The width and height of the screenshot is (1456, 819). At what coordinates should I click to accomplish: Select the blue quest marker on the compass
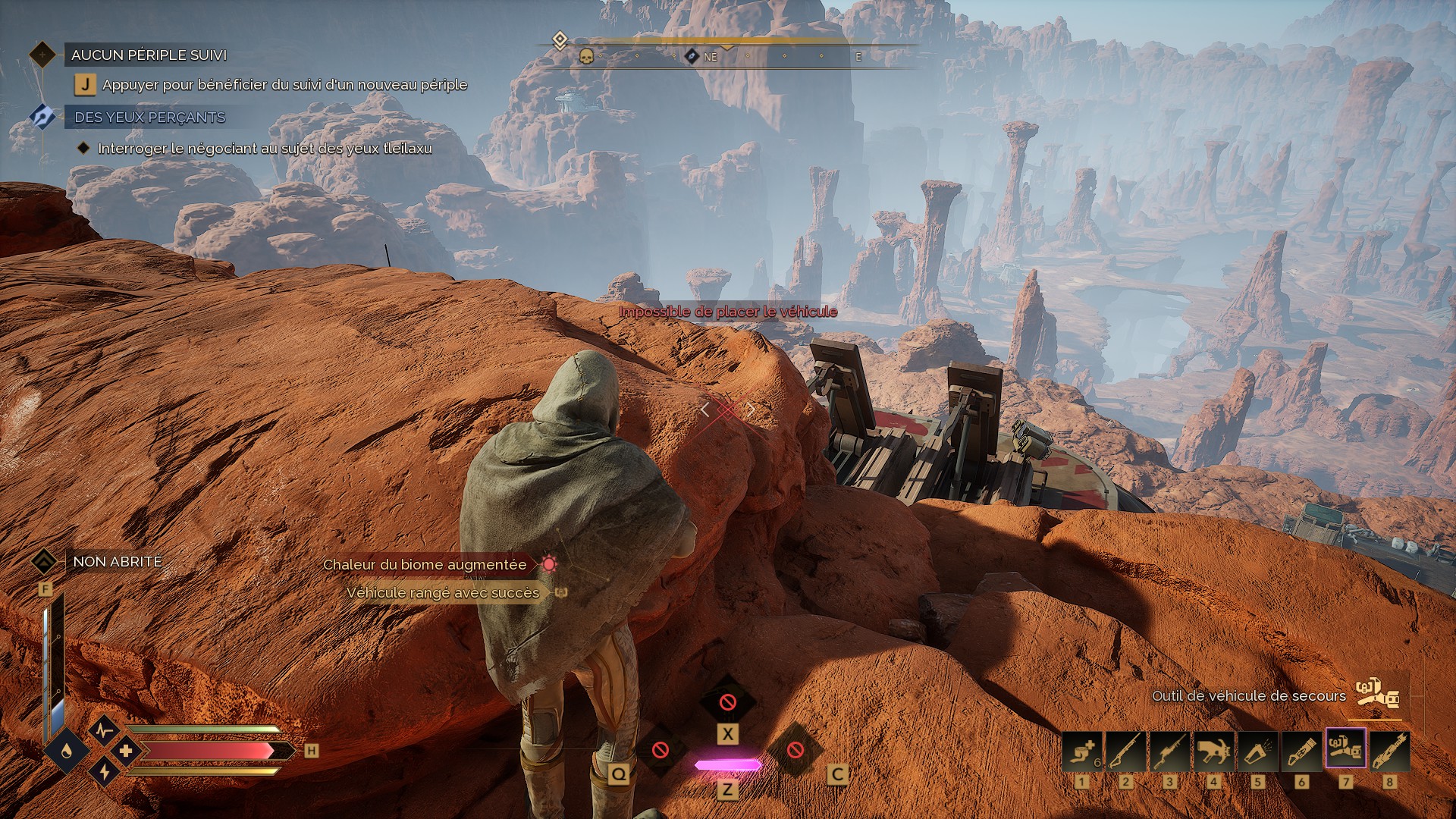(x=692, y=56)
